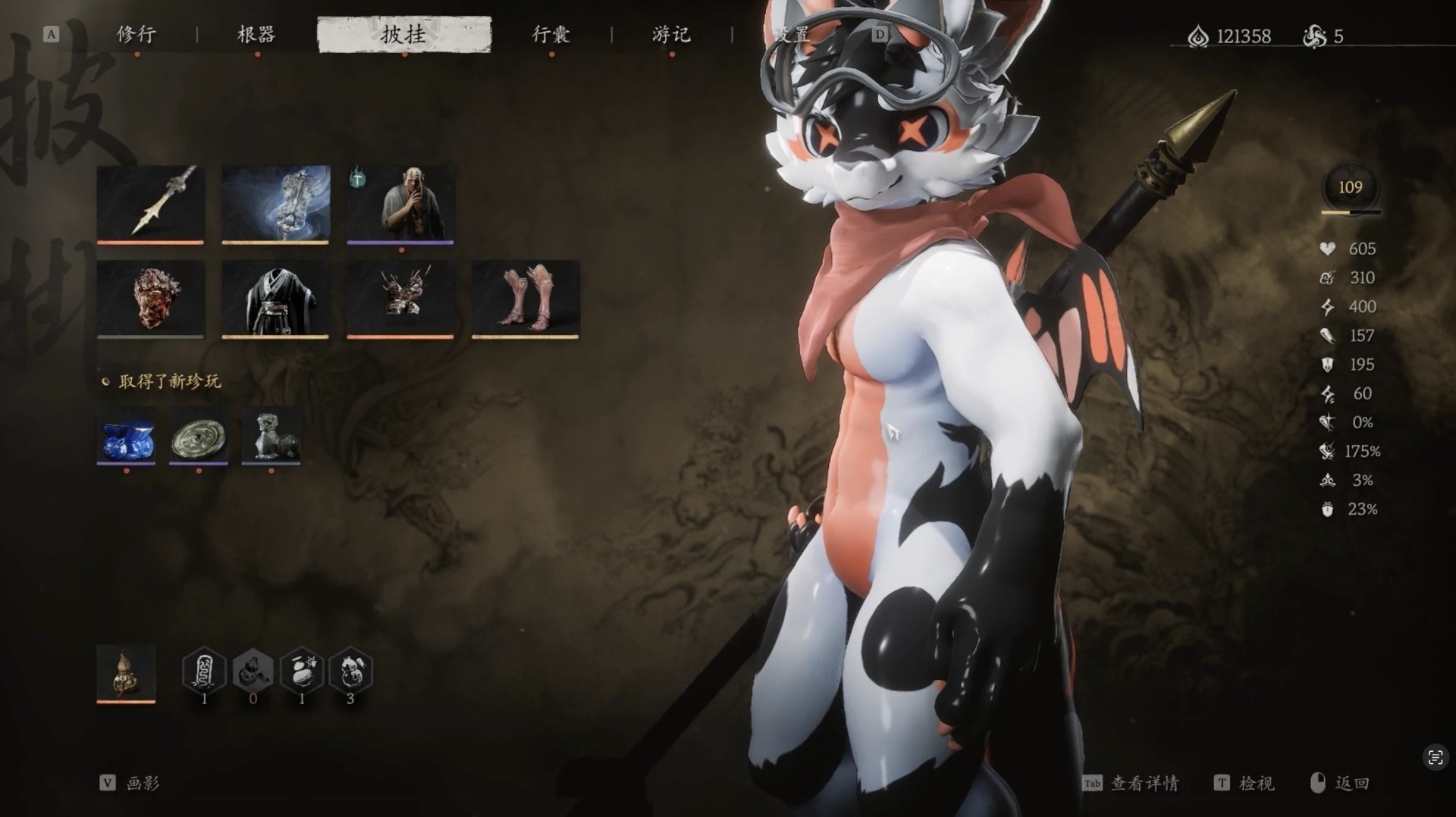Image resolution: width=1456 pixels, height=817 pixels.
Task: Click 画影 to open photo mode
Action: pyautogui.click(x=141, y=784)
